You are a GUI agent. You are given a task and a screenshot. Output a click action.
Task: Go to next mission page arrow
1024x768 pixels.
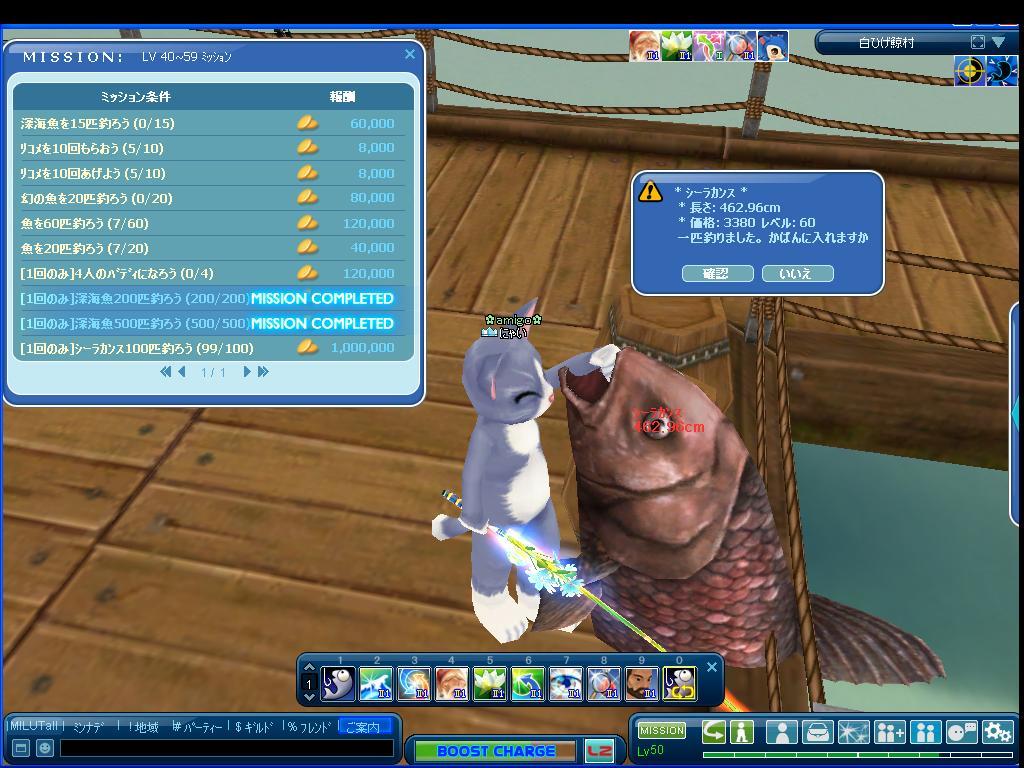point(247,372)
